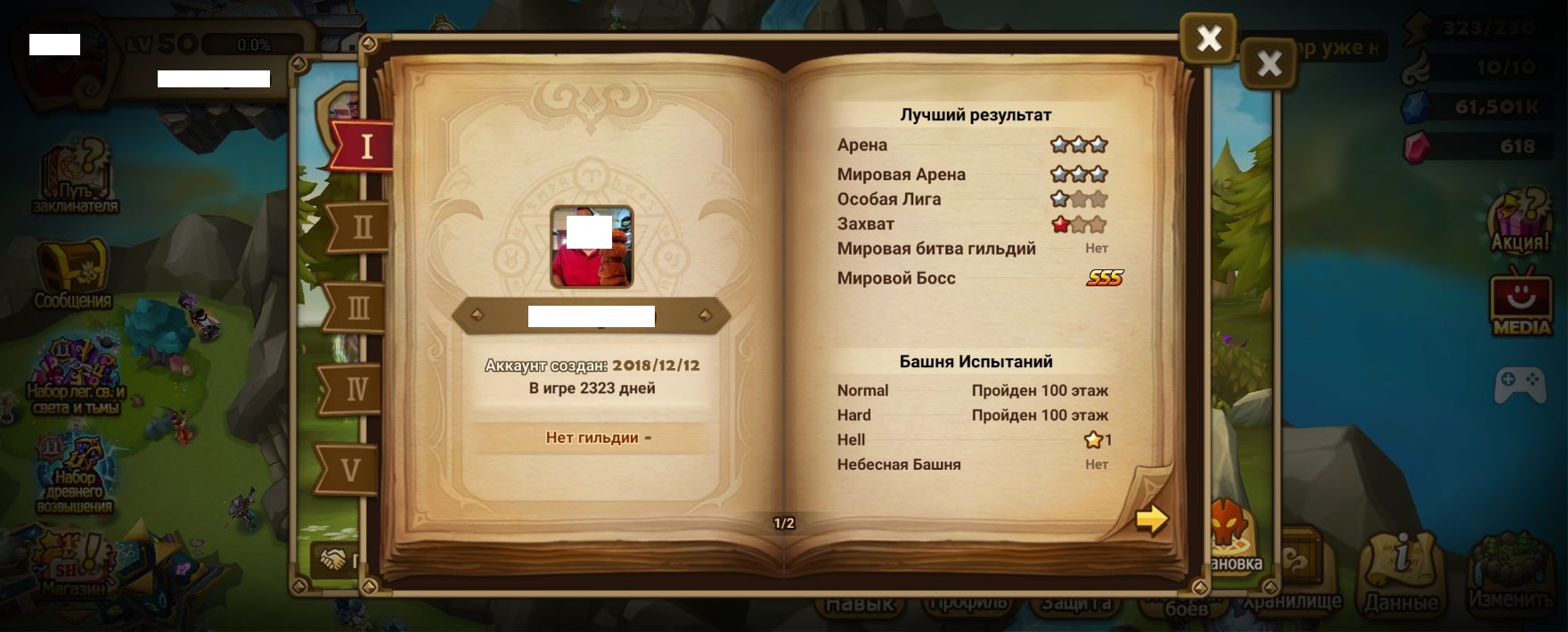This screenshot has width=1568, height=632.
Task: Close the background panel behind the book
Action: click(1269, 63)
